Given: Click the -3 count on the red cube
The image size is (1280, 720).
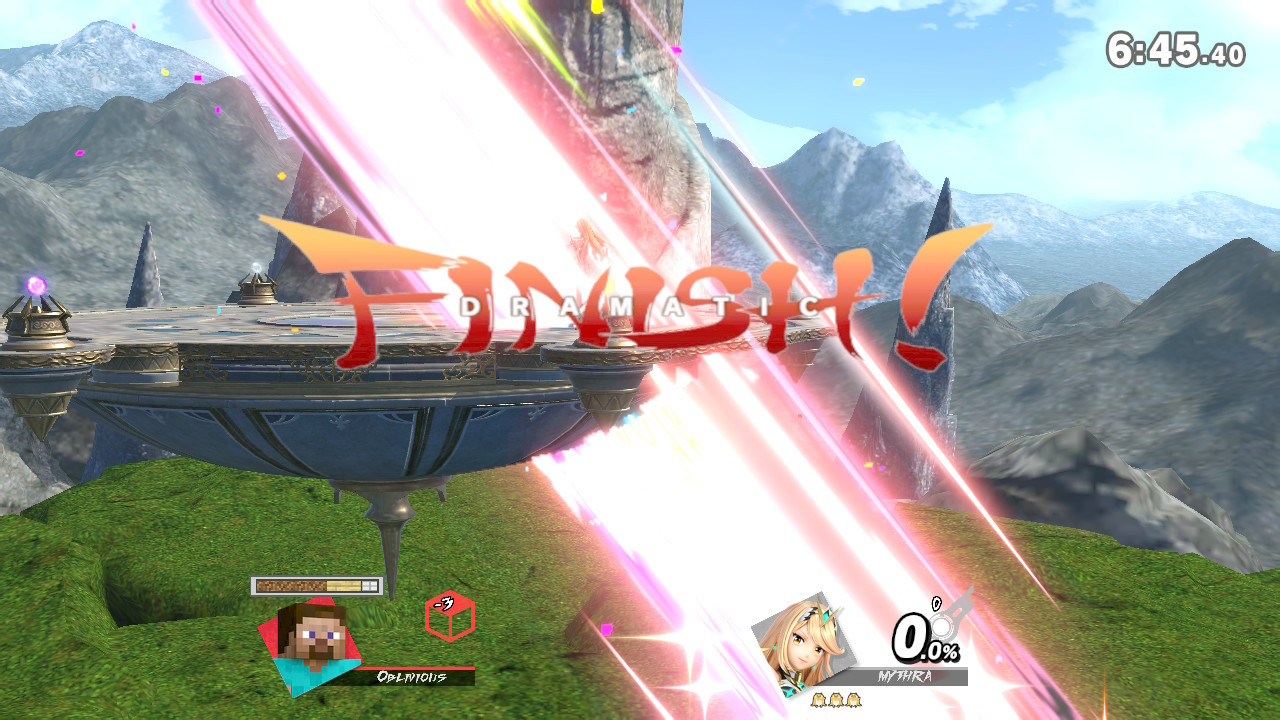Looking at the screenshot, I should click(x=443, y=603).
